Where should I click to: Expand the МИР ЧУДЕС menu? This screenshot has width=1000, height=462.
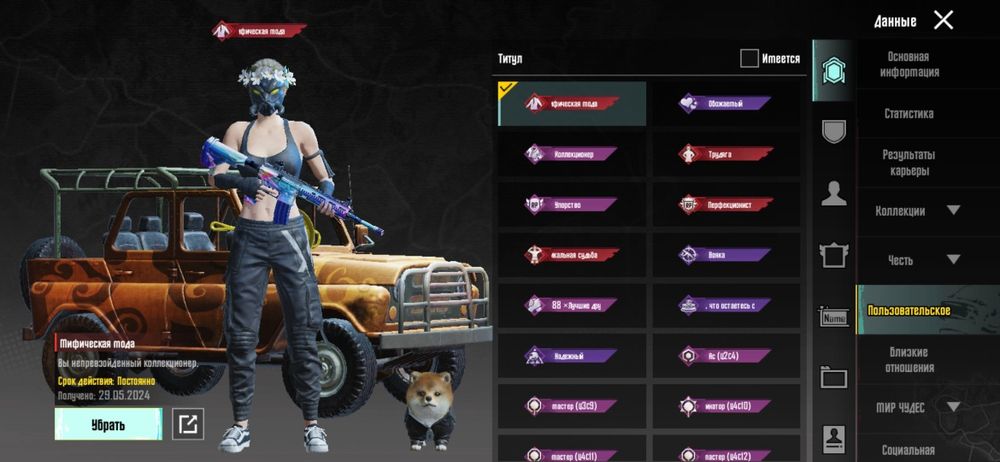point(918,406)
